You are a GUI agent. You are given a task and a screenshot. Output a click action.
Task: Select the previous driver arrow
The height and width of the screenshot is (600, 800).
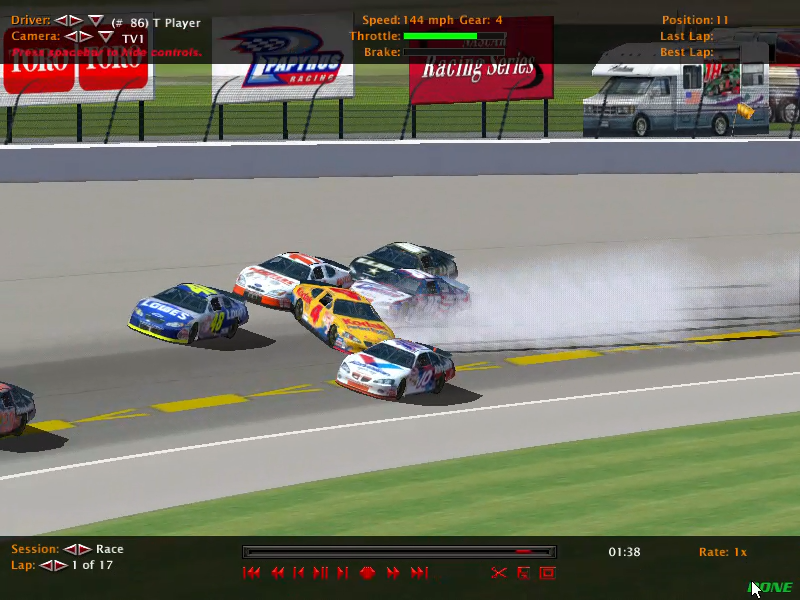tap(60, 21)
